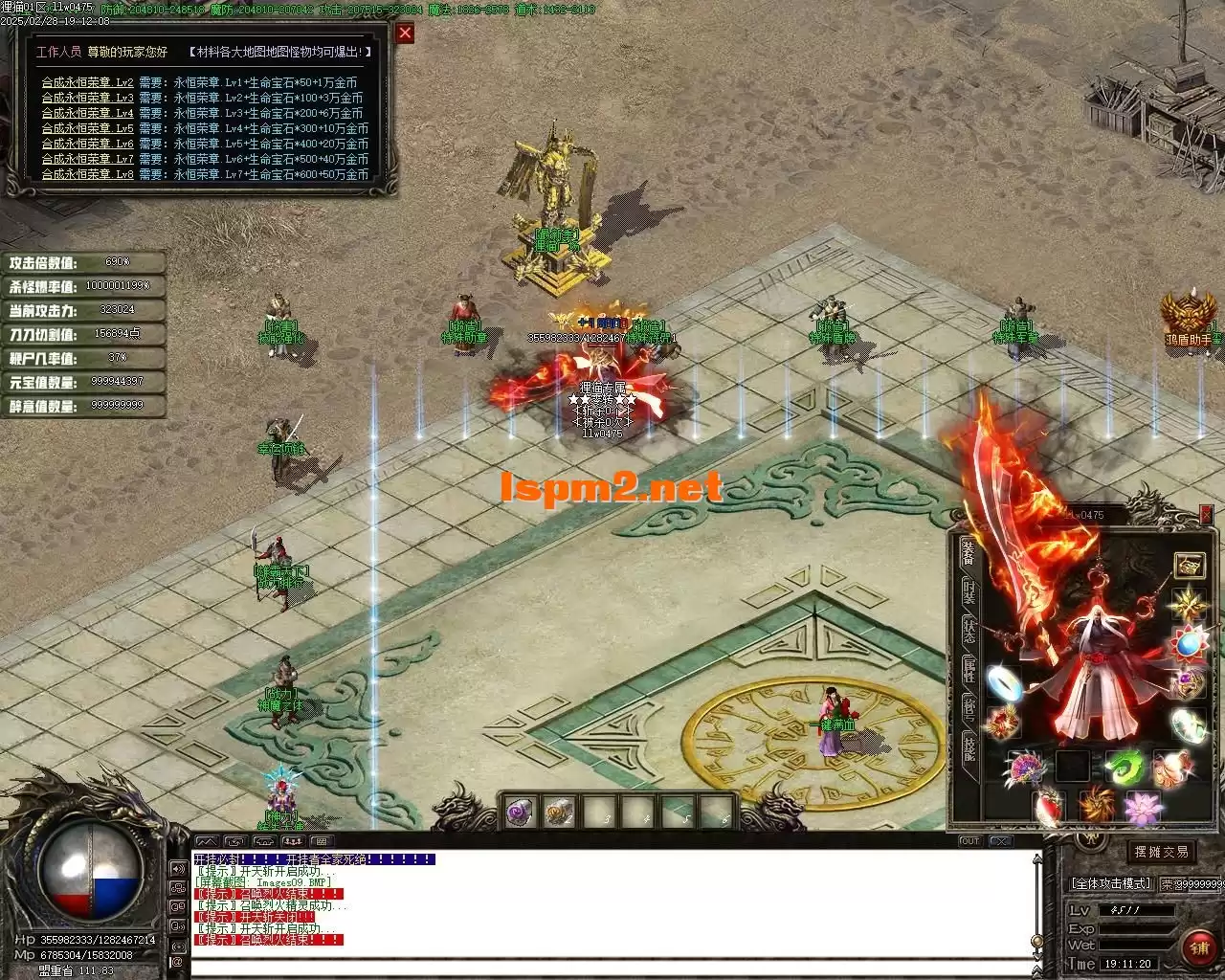Show the 属性 (attributes) tab
Image resolution: width=1225 pixels, height=980 pixels.
[969, 670]
